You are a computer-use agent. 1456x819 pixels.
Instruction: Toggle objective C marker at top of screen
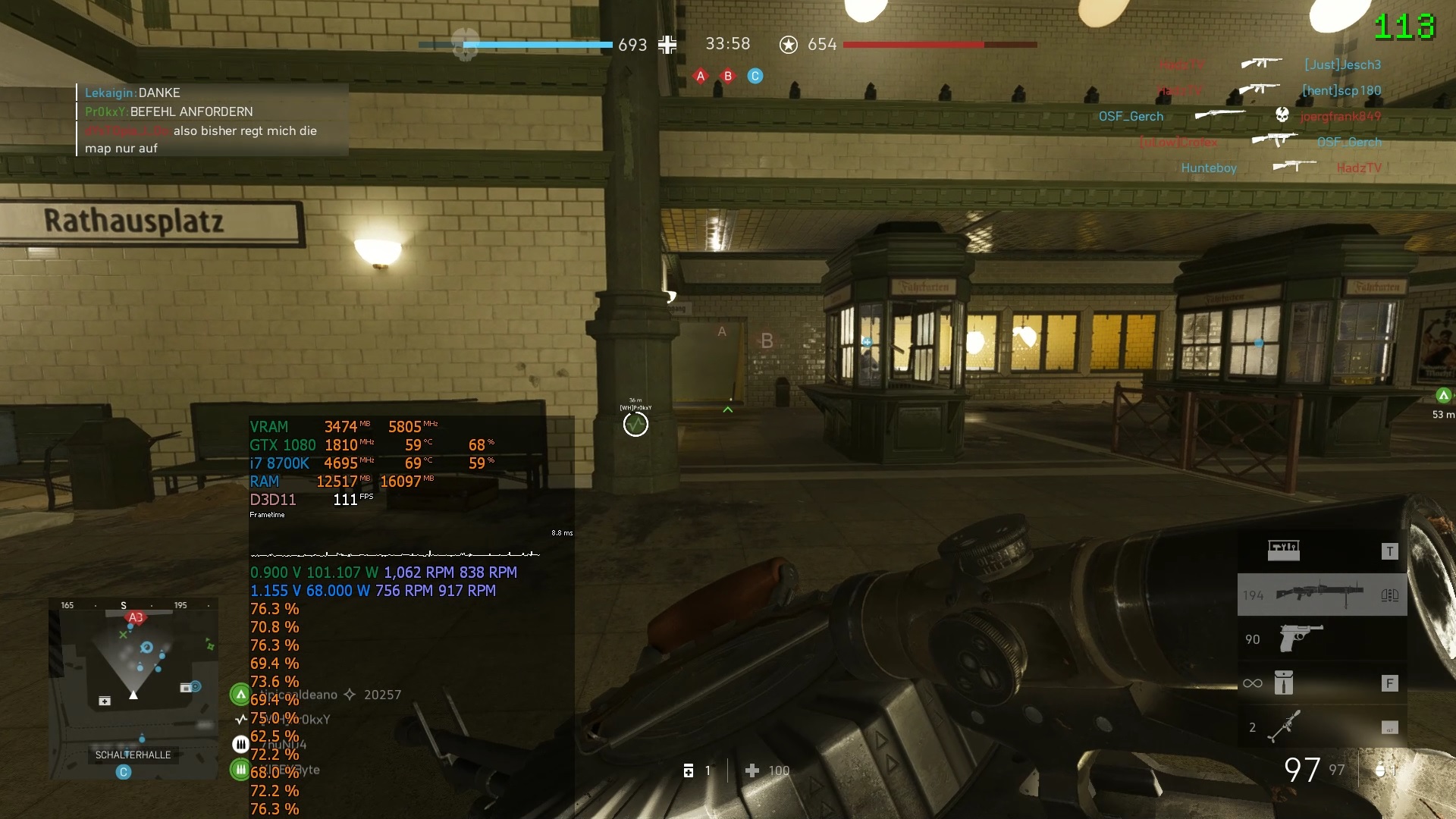click(755, 76)
